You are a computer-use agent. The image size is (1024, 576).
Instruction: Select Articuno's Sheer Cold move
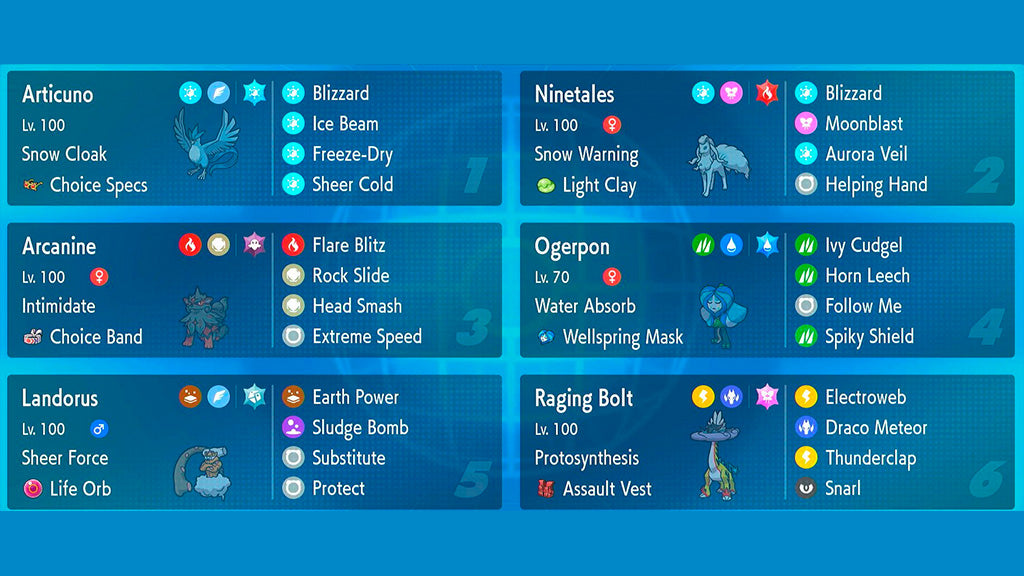point(352,185)
